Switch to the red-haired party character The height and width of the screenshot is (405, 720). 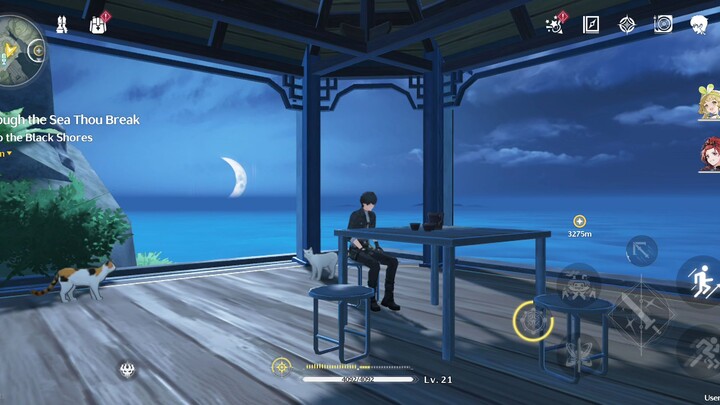(x=708, y=154)
